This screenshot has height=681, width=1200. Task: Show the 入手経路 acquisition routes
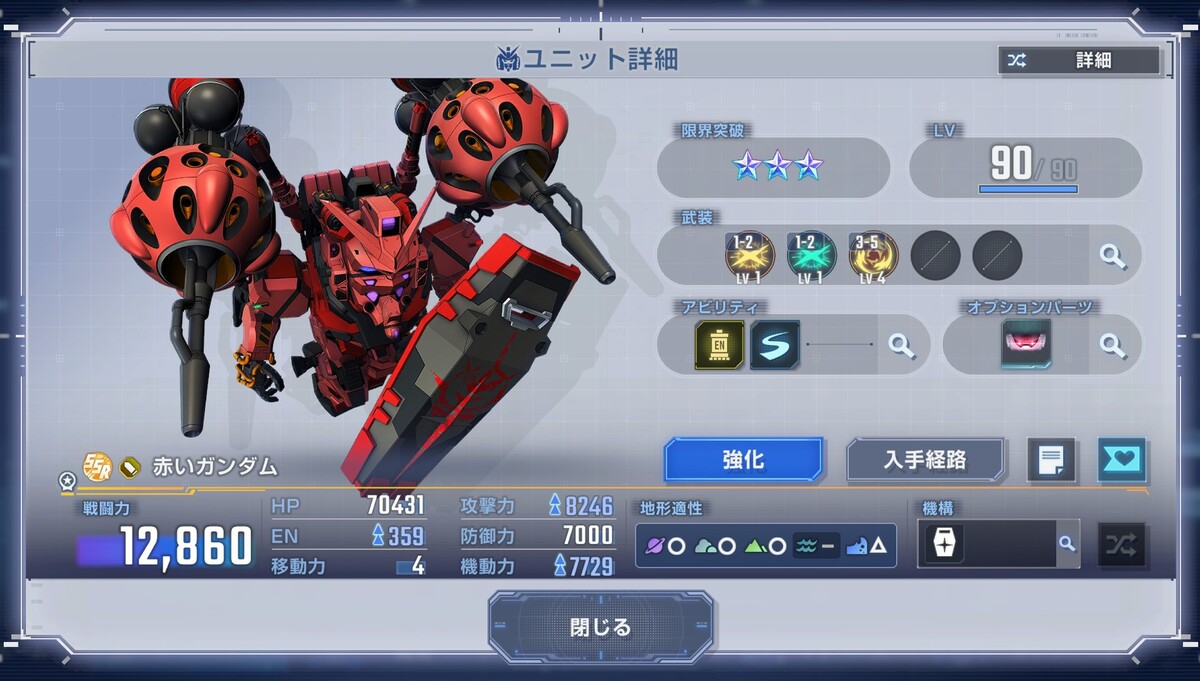[x=925, y=460]
